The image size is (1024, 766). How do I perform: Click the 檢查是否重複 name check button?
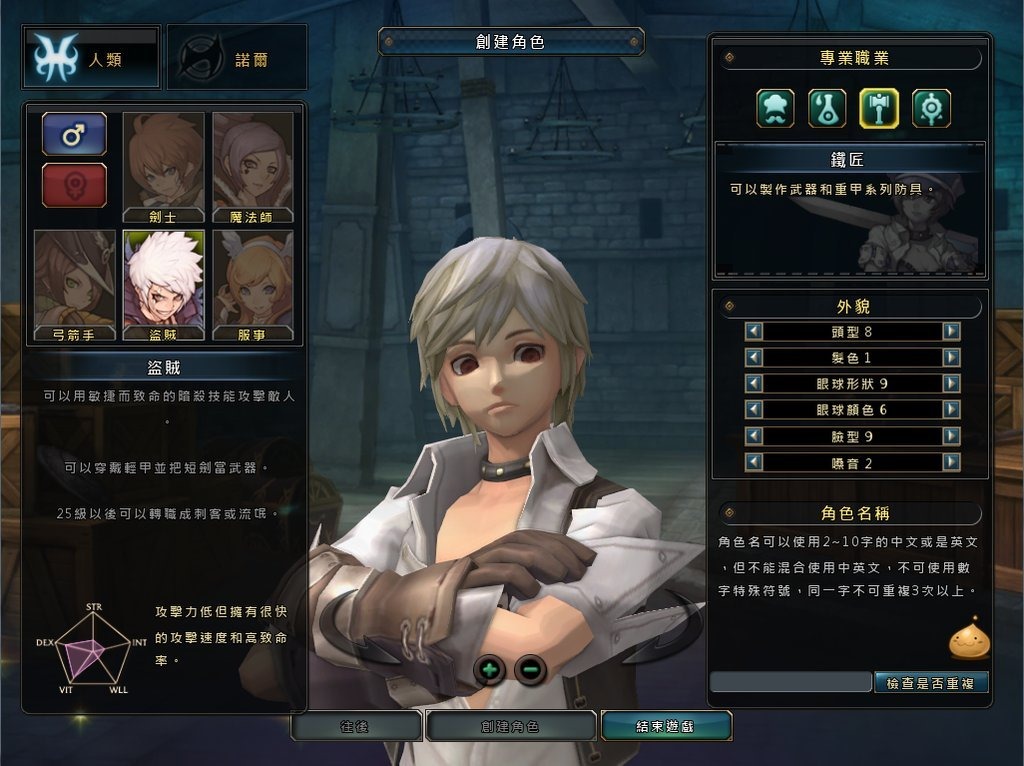(931, 682)
